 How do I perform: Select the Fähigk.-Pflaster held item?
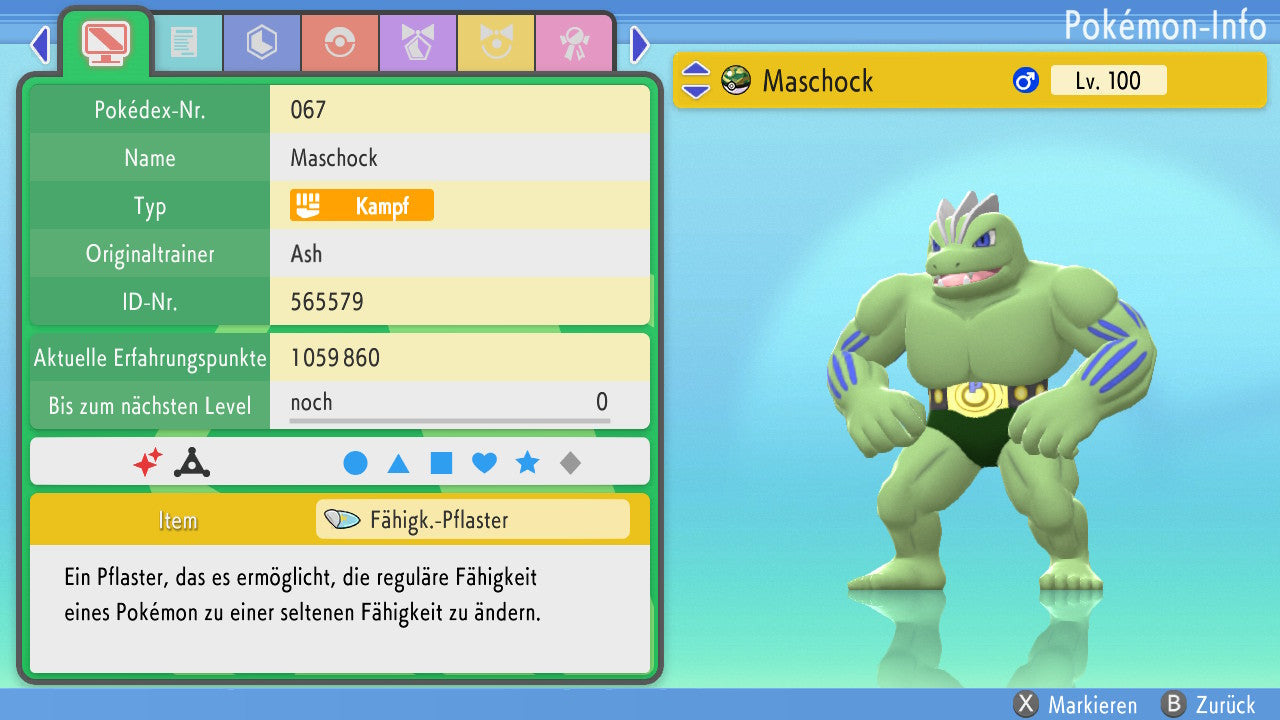tap(472, 520)
